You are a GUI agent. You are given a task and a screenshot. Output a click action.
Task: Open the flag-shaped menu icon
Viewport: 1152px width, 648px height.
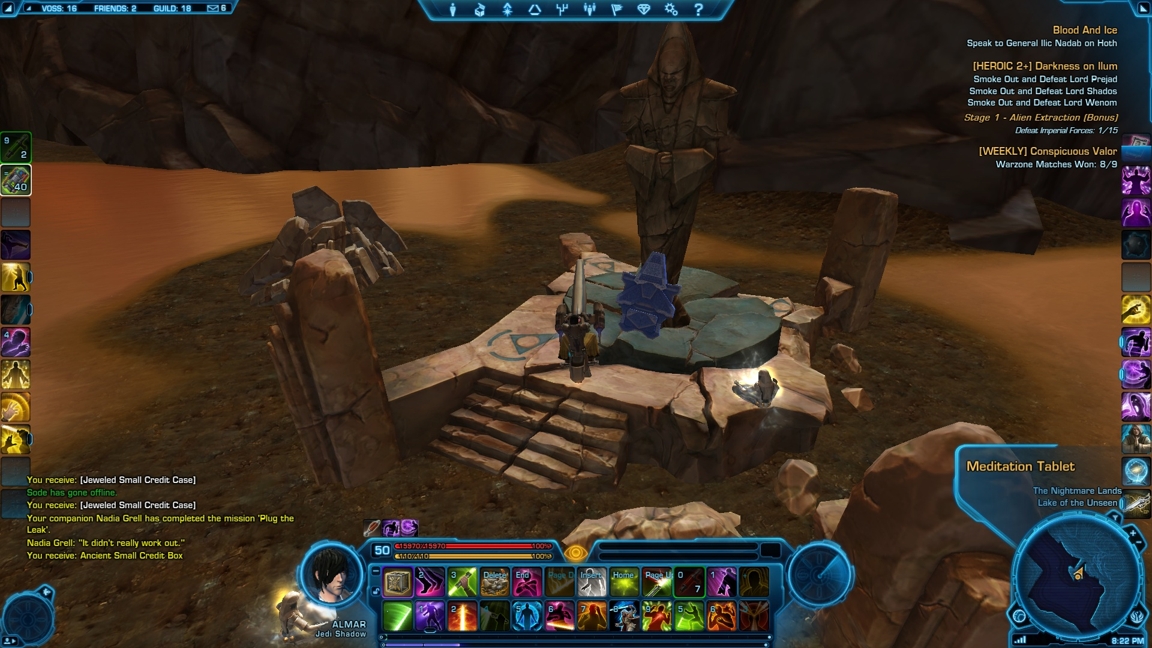616,10
